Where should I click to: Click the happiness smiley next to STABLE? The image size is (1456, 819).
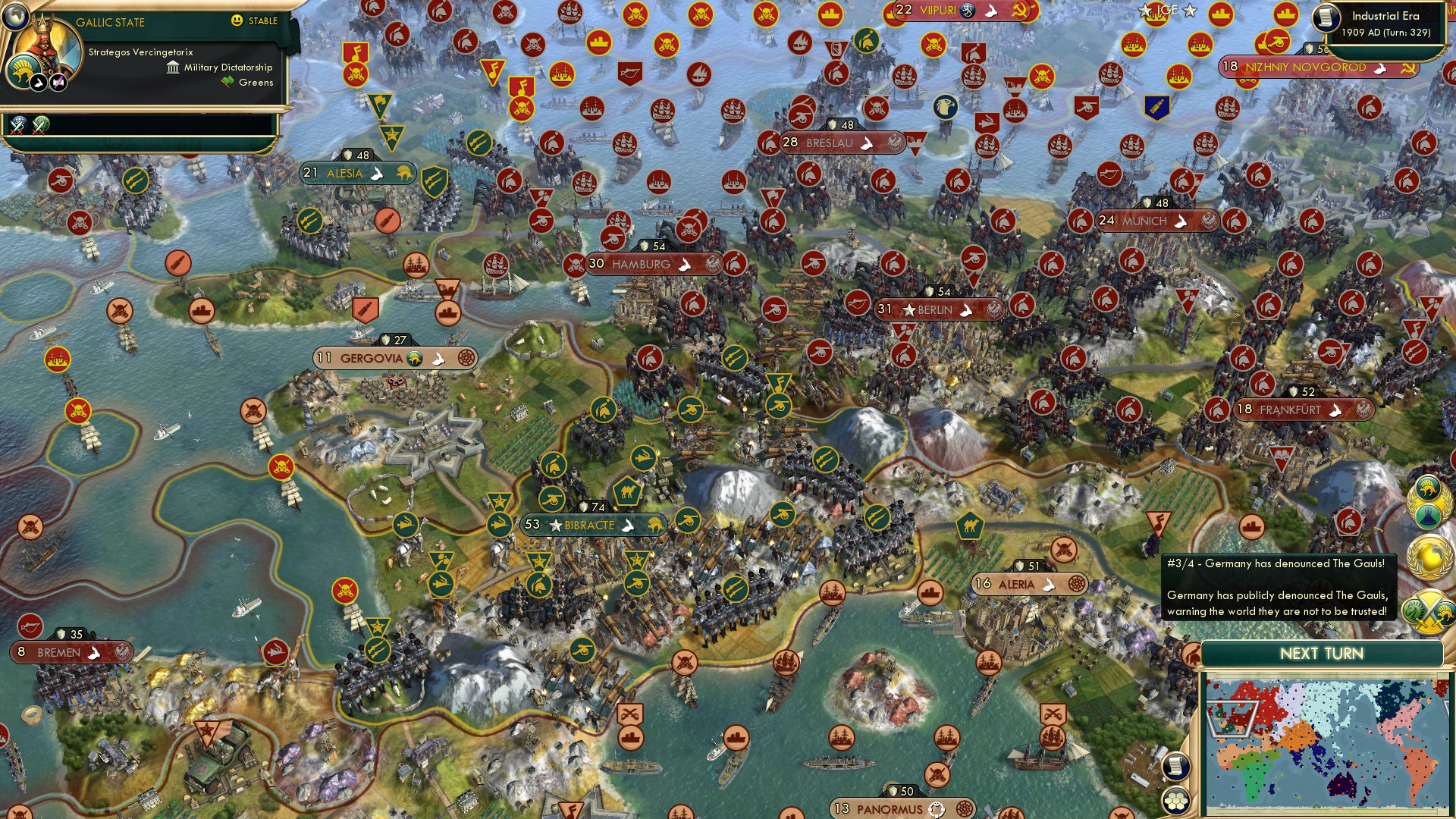(x=237, y=21)
